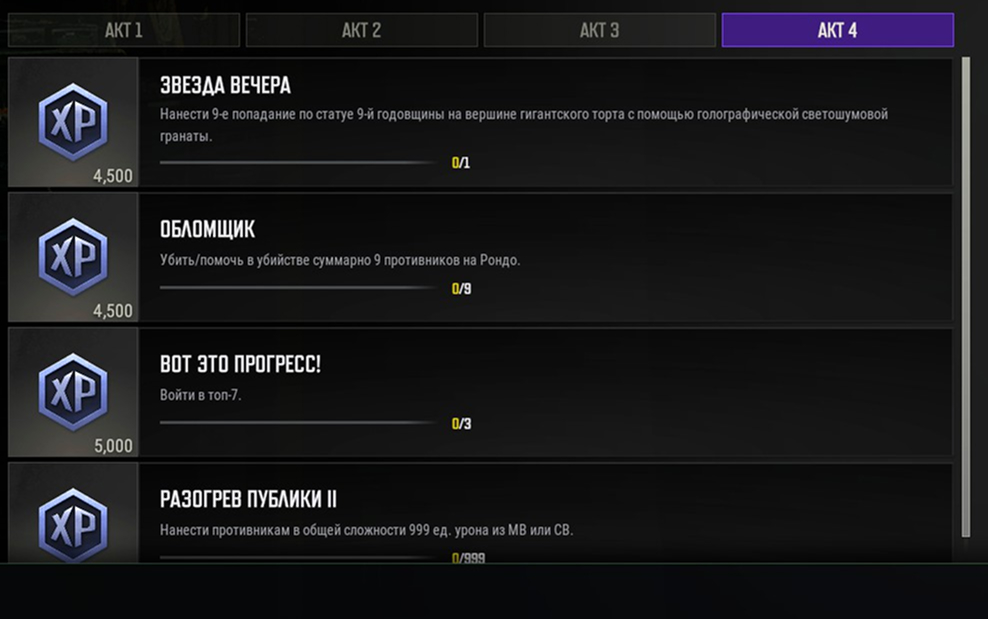Choose the Вот это прогресс! mission

(545, 392)
